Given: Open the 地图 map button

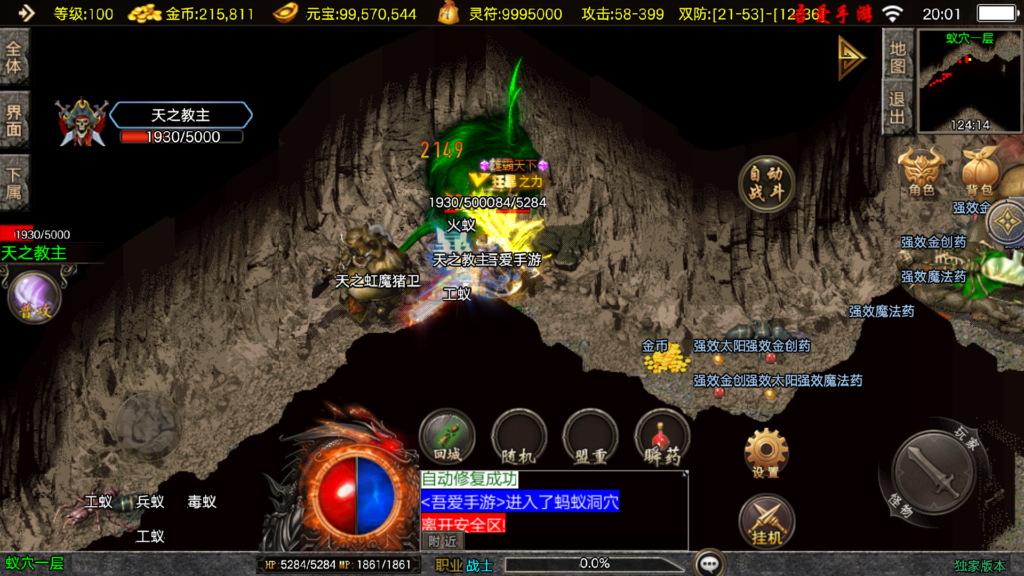Looking at the screenshot, I should (897, 57).
